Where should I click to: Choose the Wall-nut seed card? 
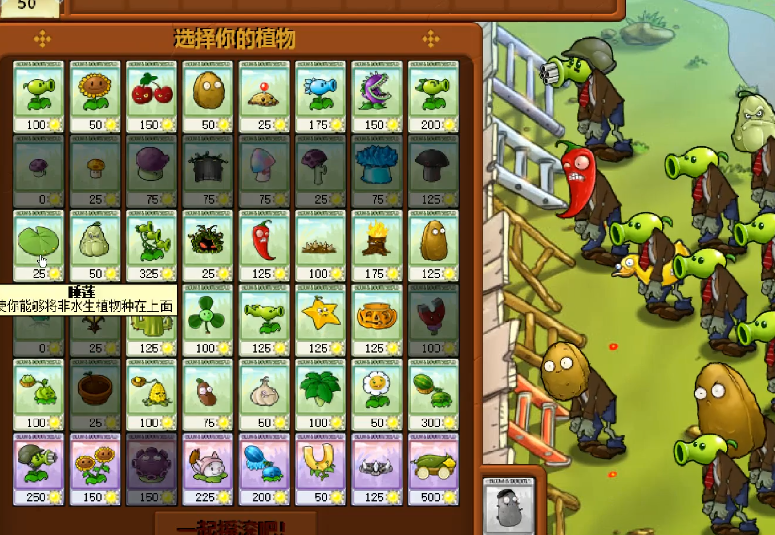click(207, 97)
